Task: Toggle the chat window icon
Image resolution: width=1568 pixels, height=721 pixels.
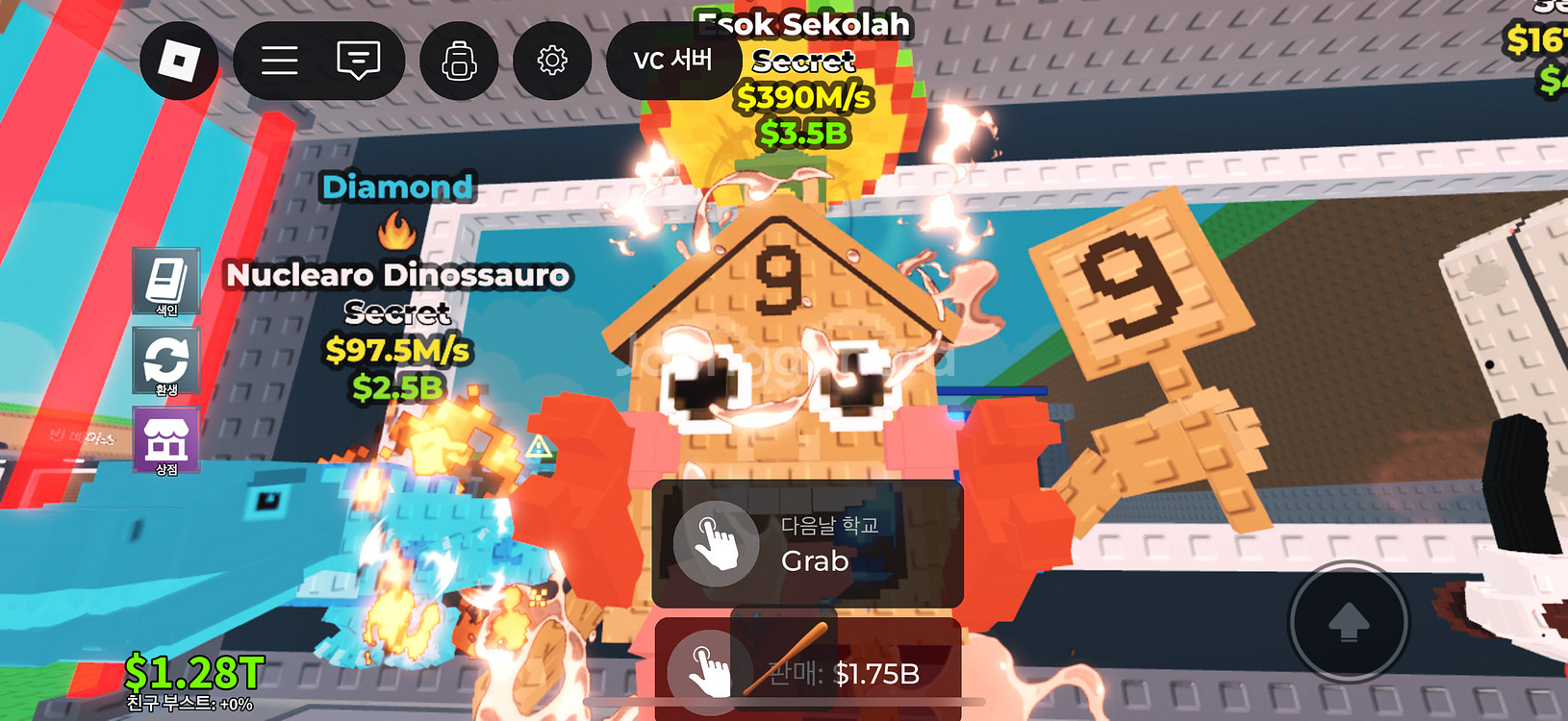Action: click(x=358, y=61)
